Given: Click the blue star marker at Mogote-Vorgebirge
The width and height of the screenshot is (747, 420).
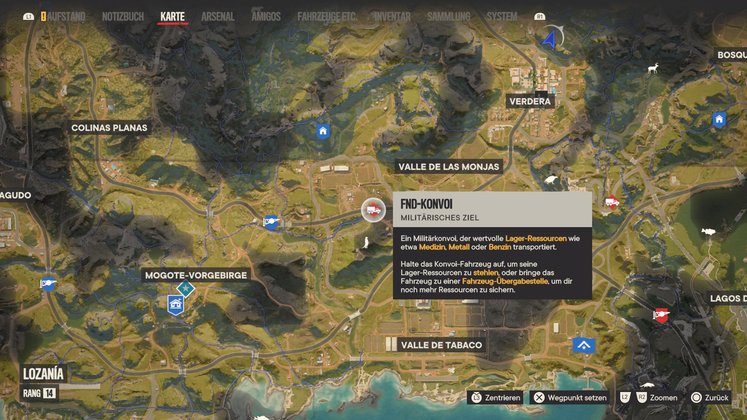Looking at the screenshot, I should 184,289.
